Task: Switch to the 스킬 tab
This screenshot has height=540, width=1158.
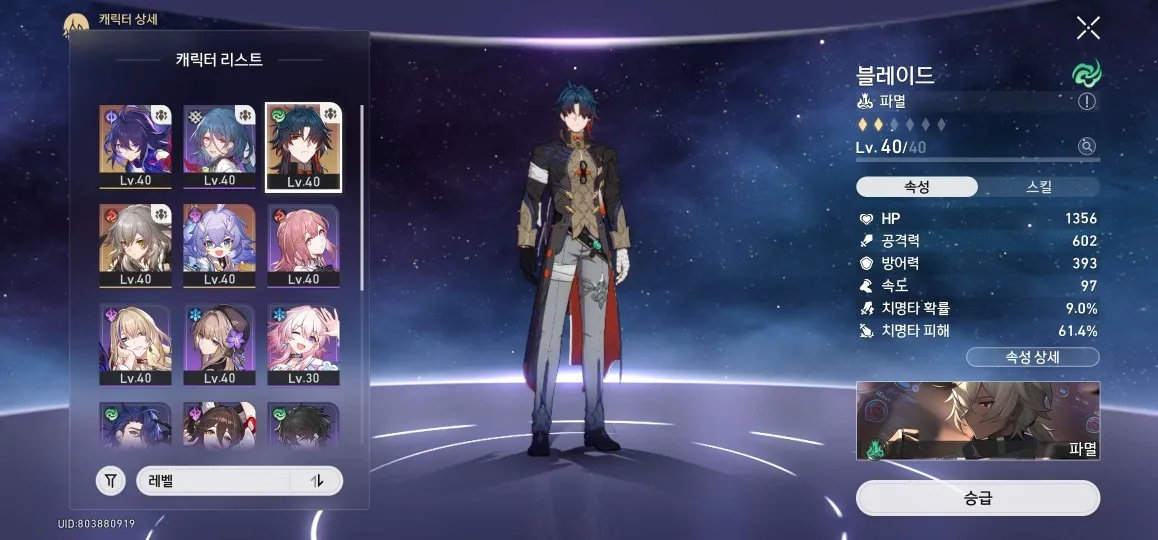Action: [x=1038, y=187]
